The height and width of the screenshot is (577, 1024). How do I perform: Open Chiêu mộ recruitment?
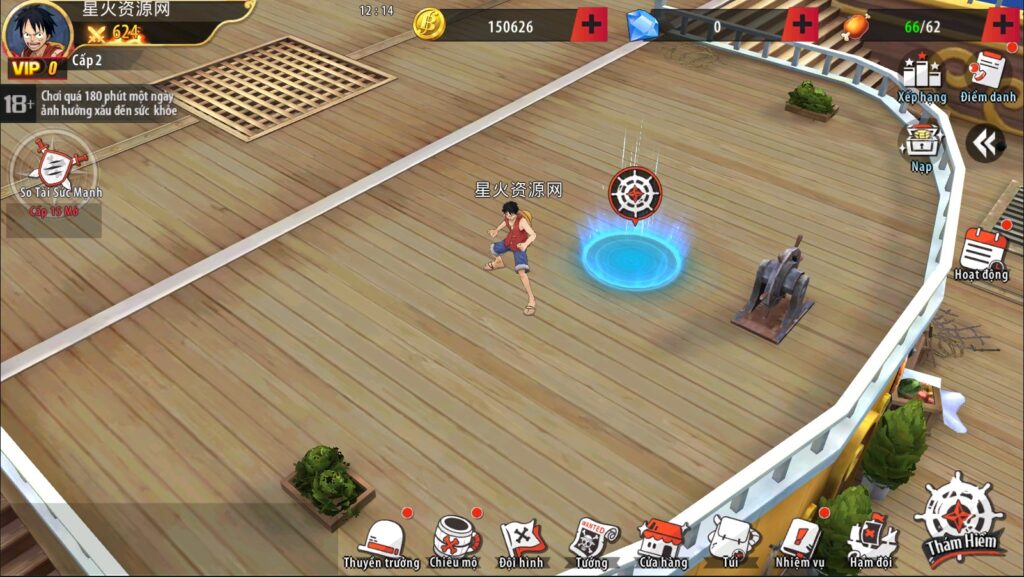[x=454, y=543]
